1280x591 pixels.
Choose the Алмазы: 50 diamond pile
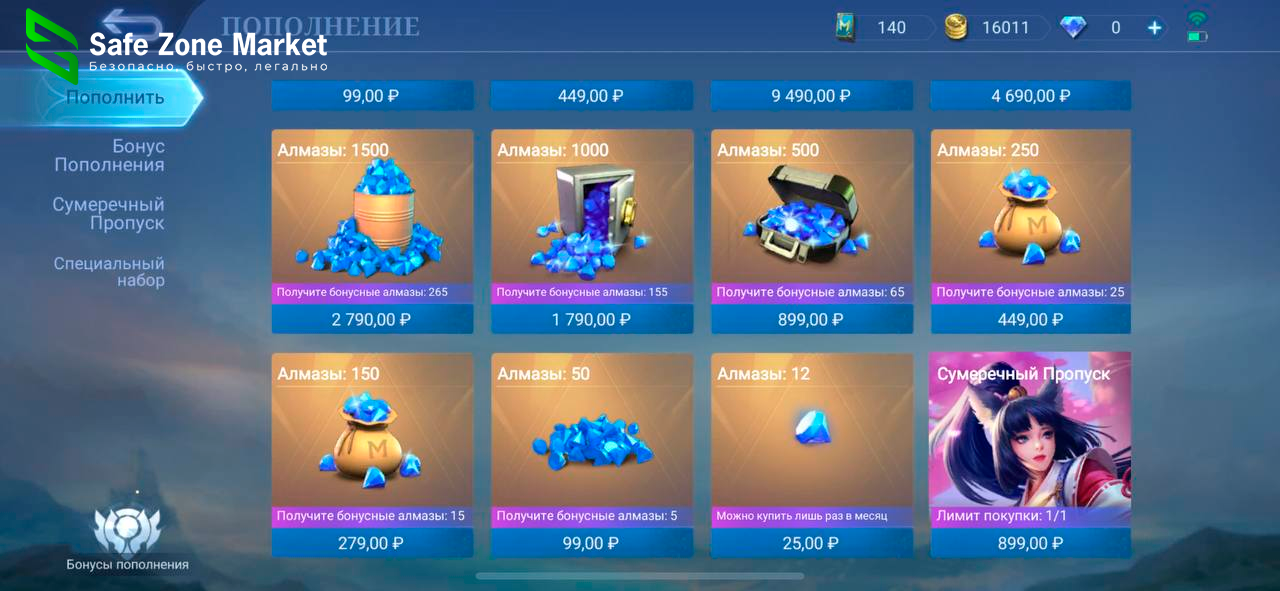tap(592, 440)
